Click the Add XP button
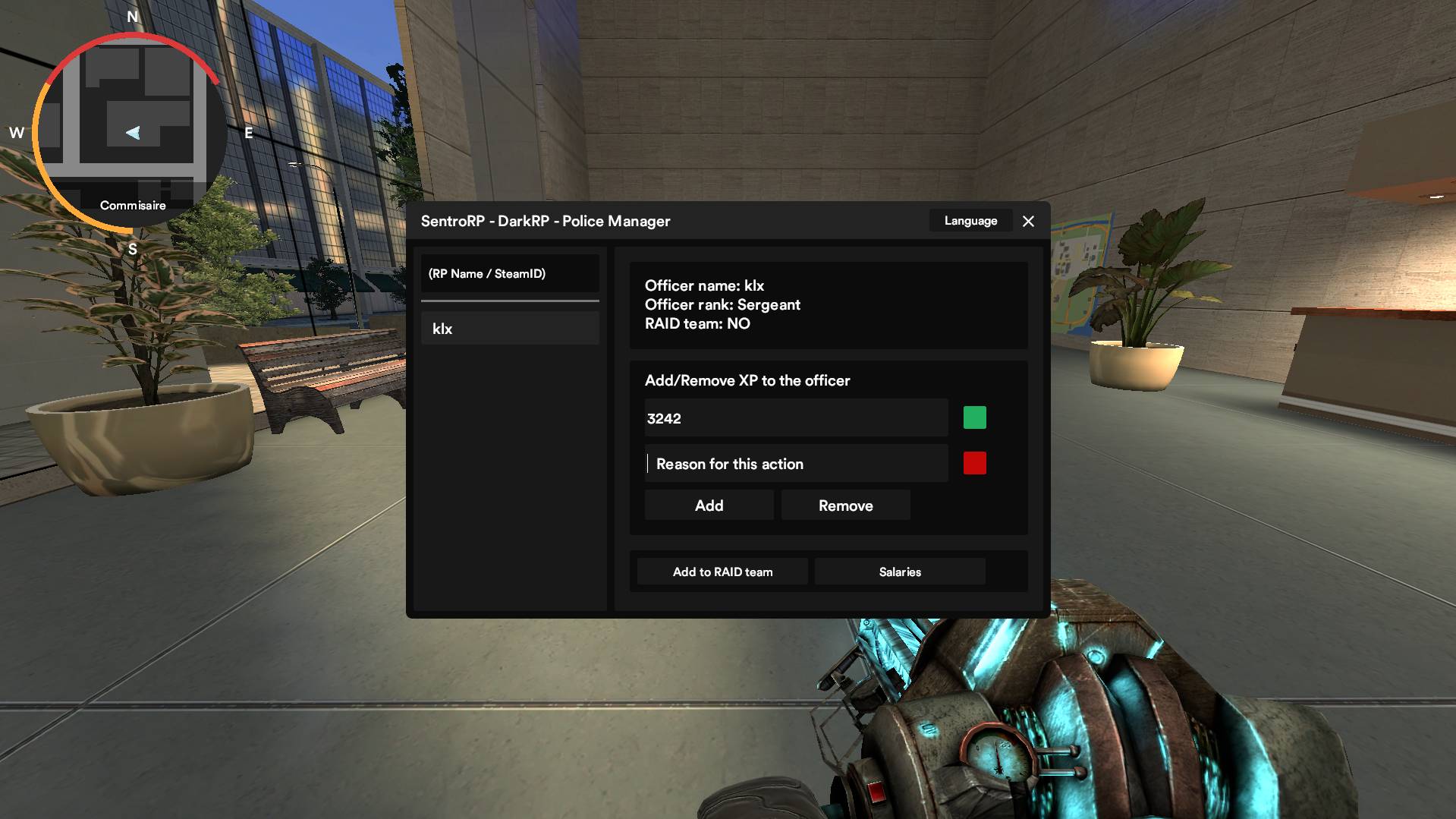Image resolution: width=1456 pixels, height=819 pixels. pos(709,506)
